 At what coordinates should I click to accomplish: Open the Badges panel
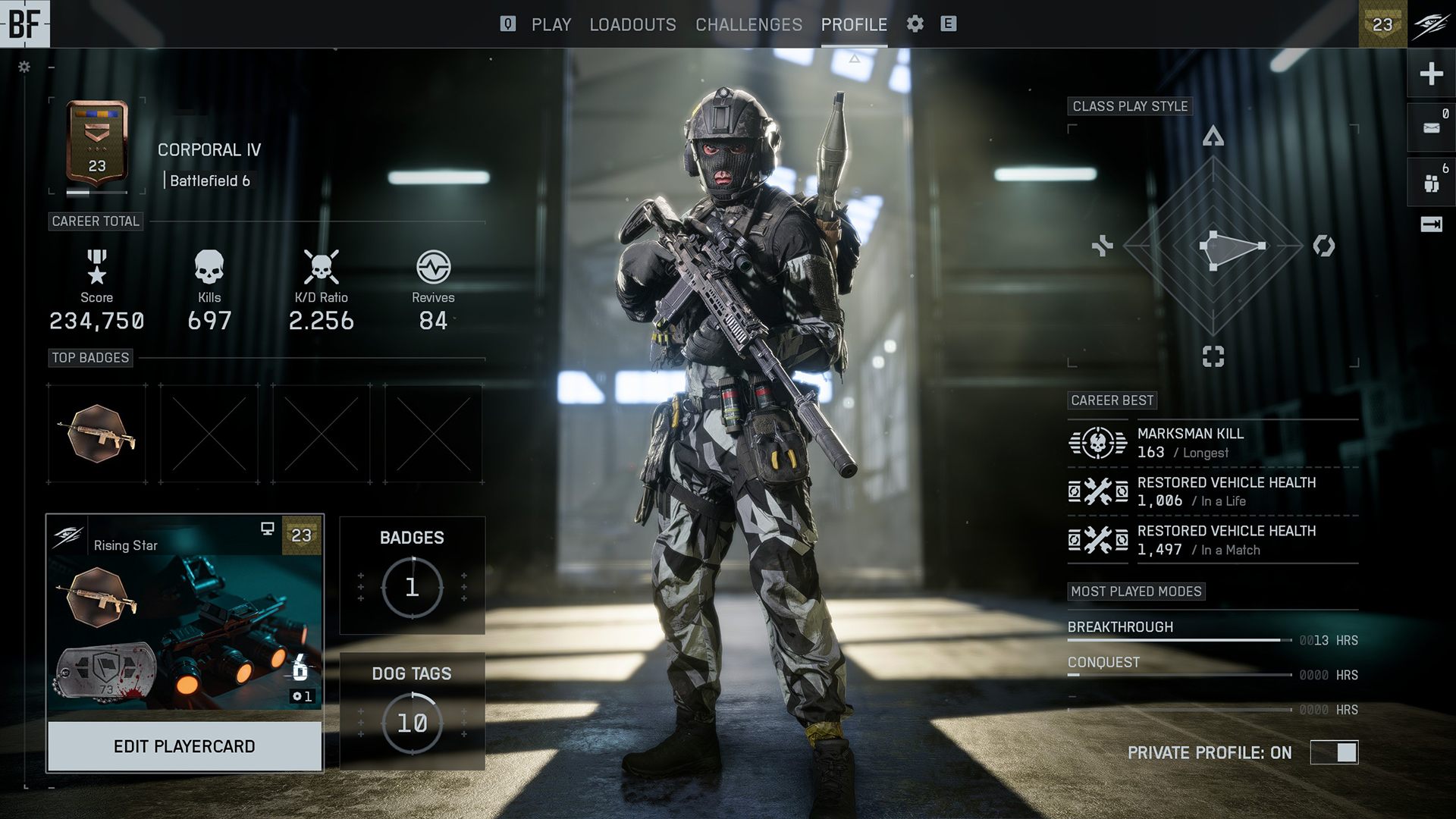412,576
